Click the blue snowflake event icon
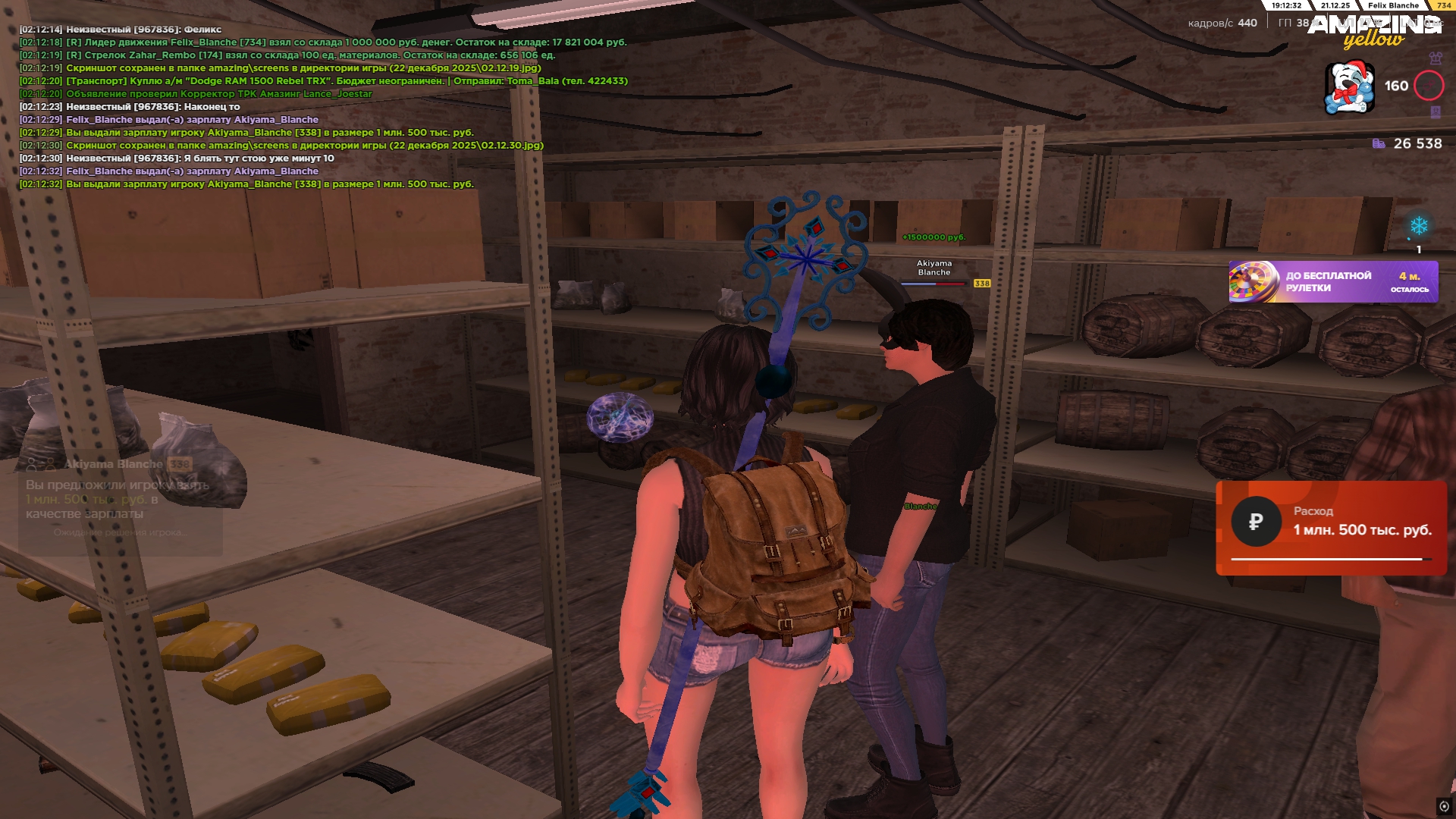 pyautogui.click(x=1418, y=226)
